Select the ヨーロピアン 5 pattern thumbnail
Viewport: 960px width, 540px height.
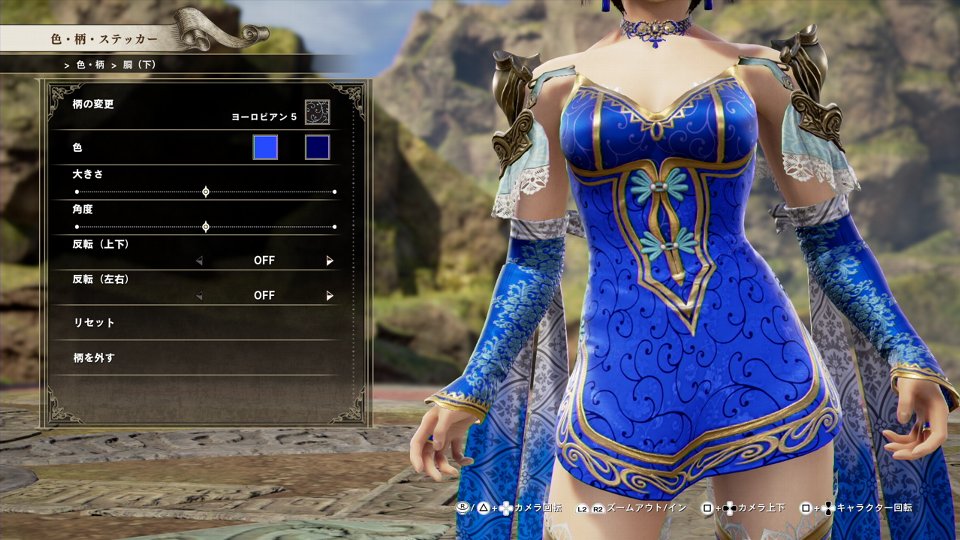tap(317, 112)
